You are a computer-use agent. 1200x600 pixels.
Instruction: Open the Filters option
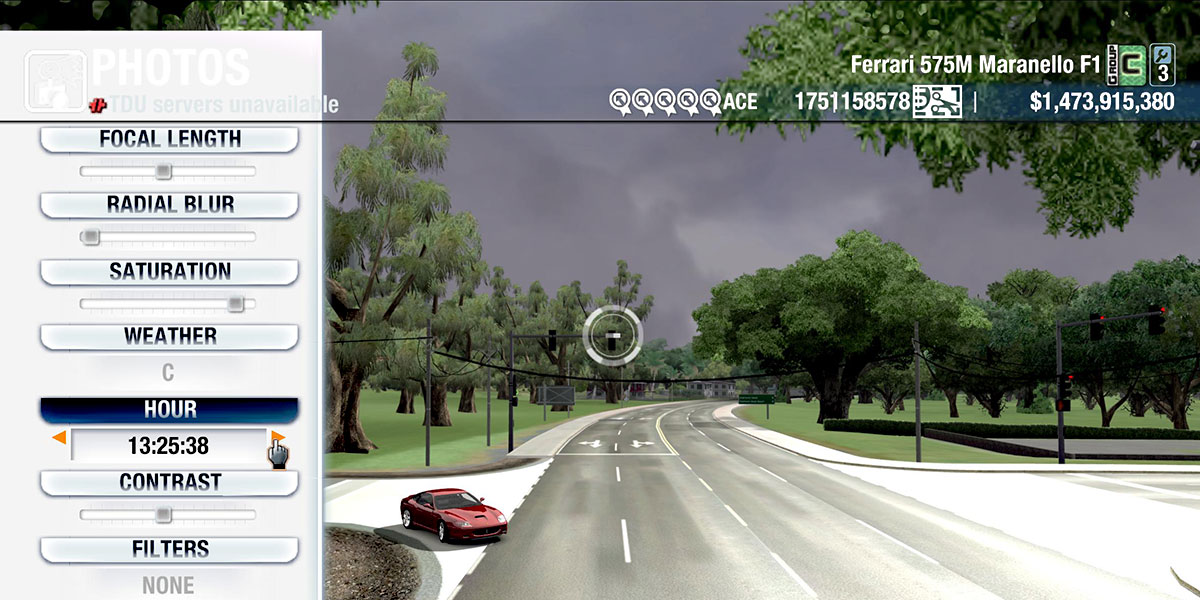pyautogui.click(x=169, y=549)
